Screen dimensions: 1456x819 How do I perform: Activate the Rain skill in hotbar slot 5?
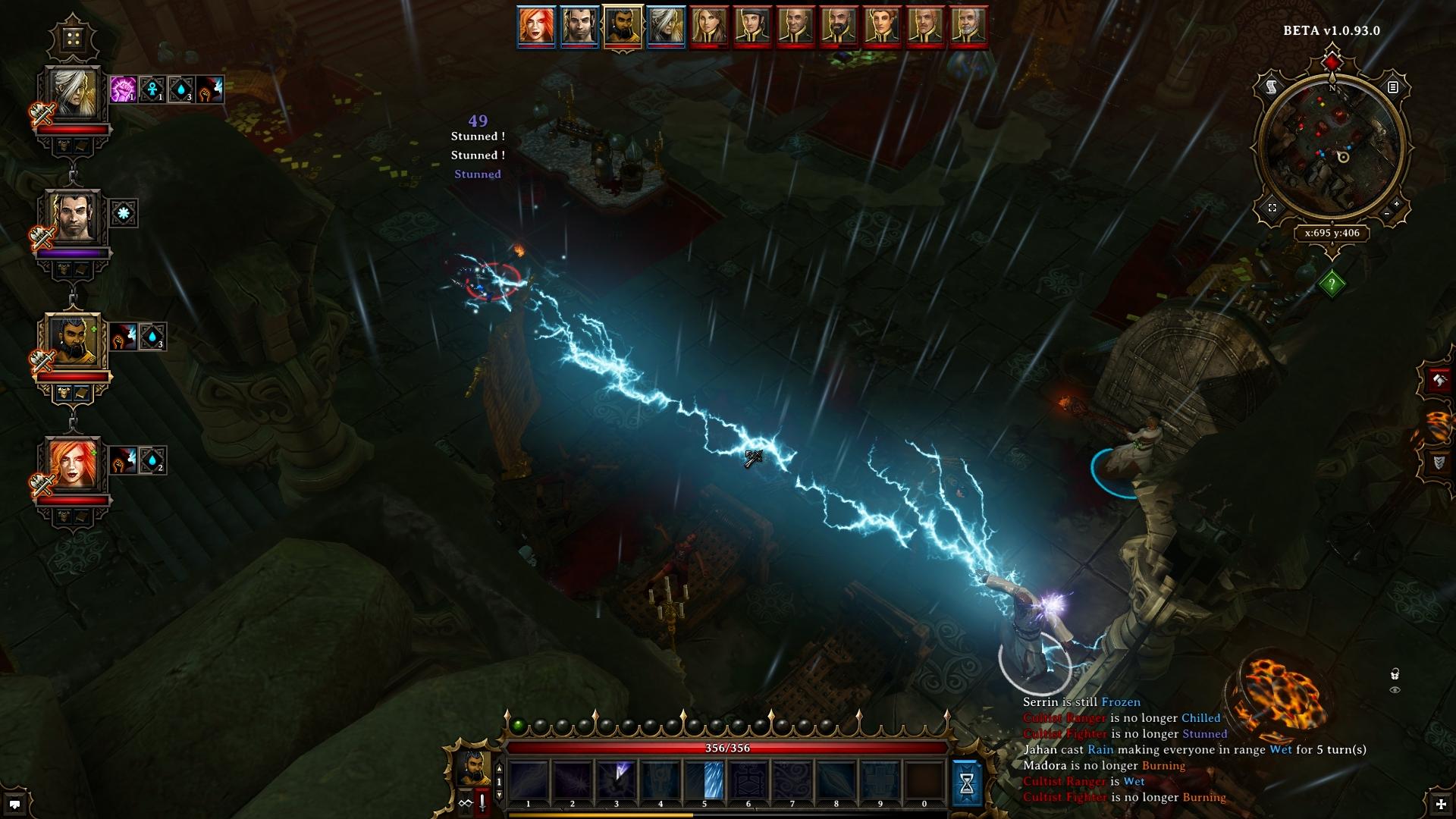pyautogui.click(x=704, y=780)
